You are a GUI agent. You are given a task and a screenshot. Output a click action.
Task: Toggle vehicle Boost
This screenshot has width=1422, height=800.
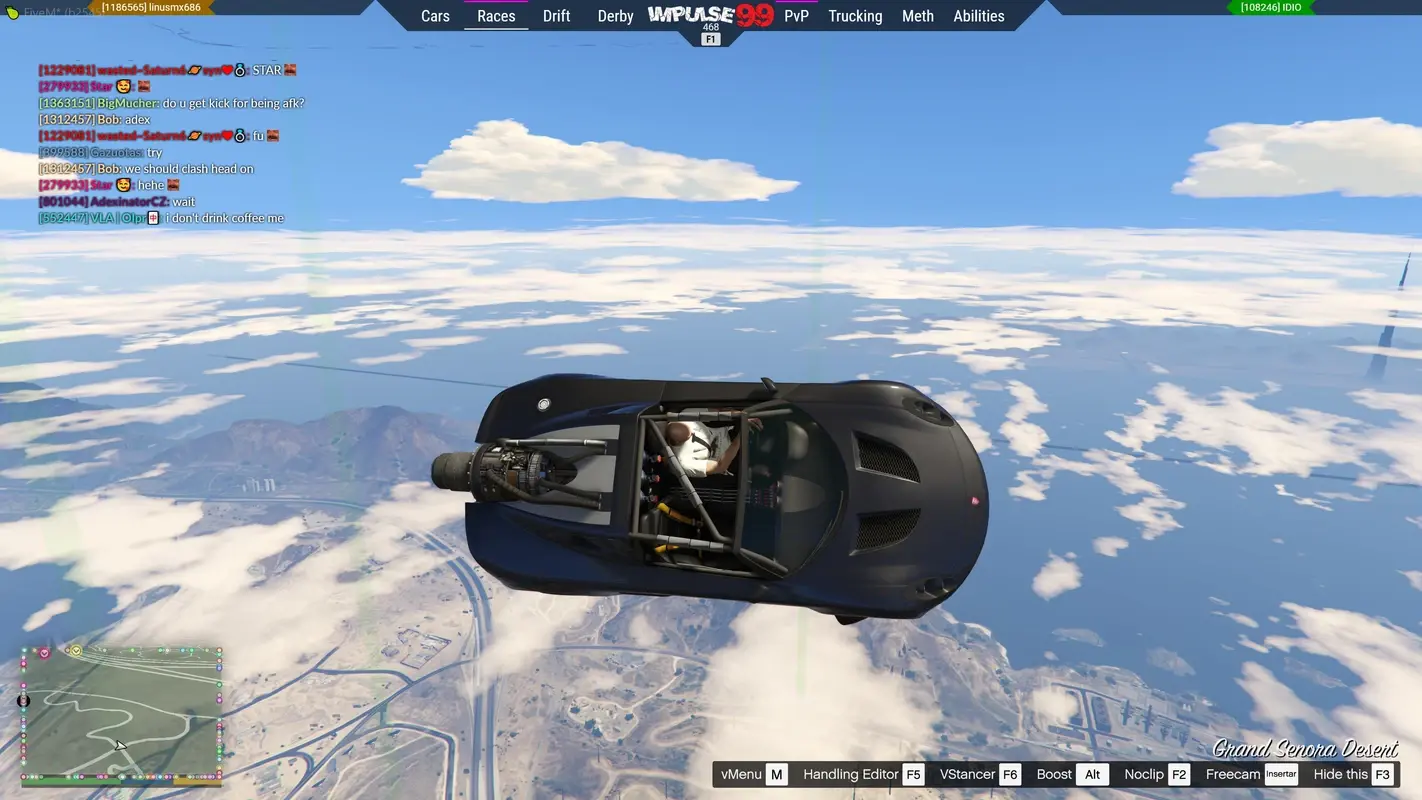[1053, 774]
